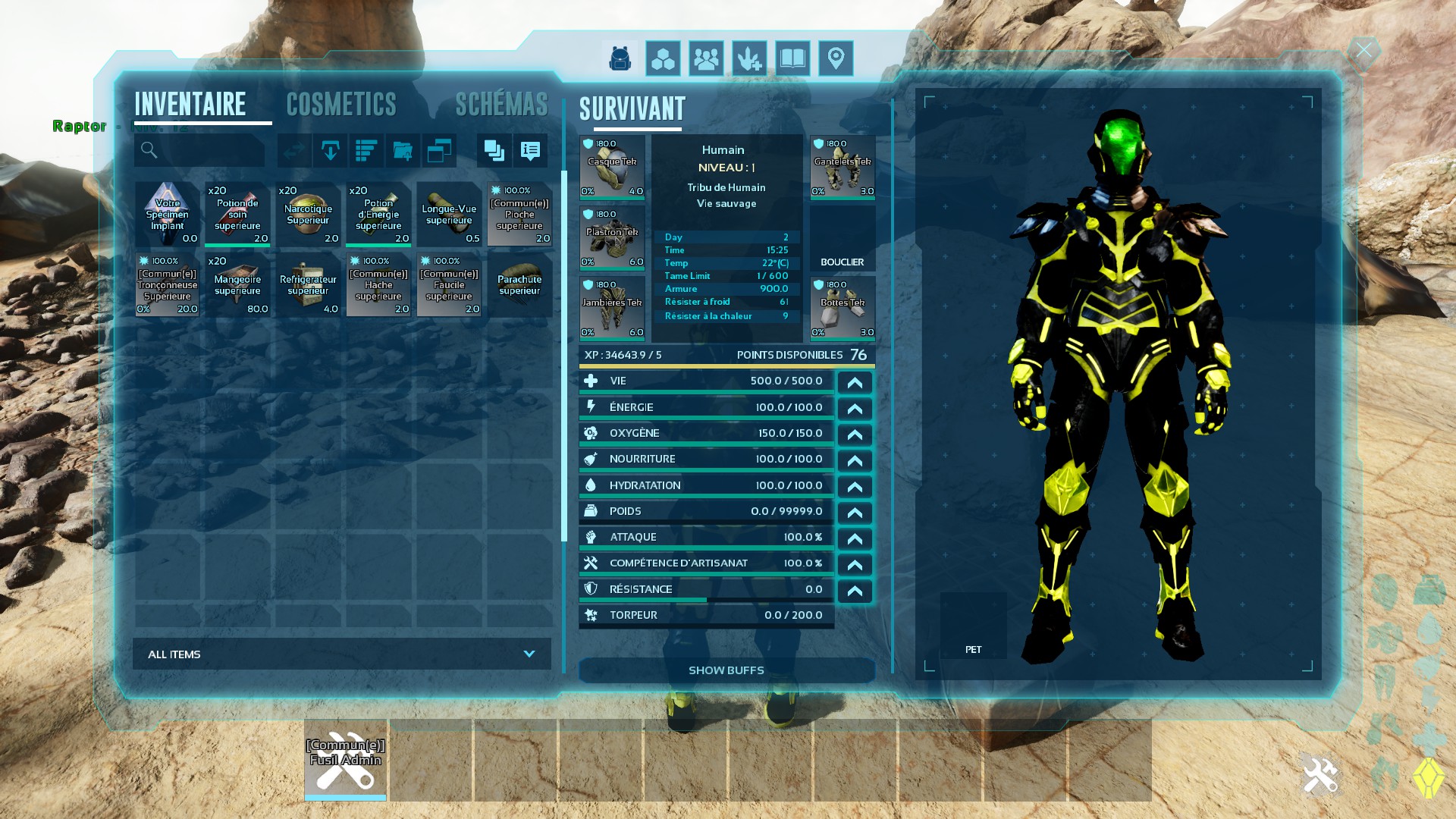Raise the Résistance stat
Screen dimensions: 1456x819
pos(855,591)
